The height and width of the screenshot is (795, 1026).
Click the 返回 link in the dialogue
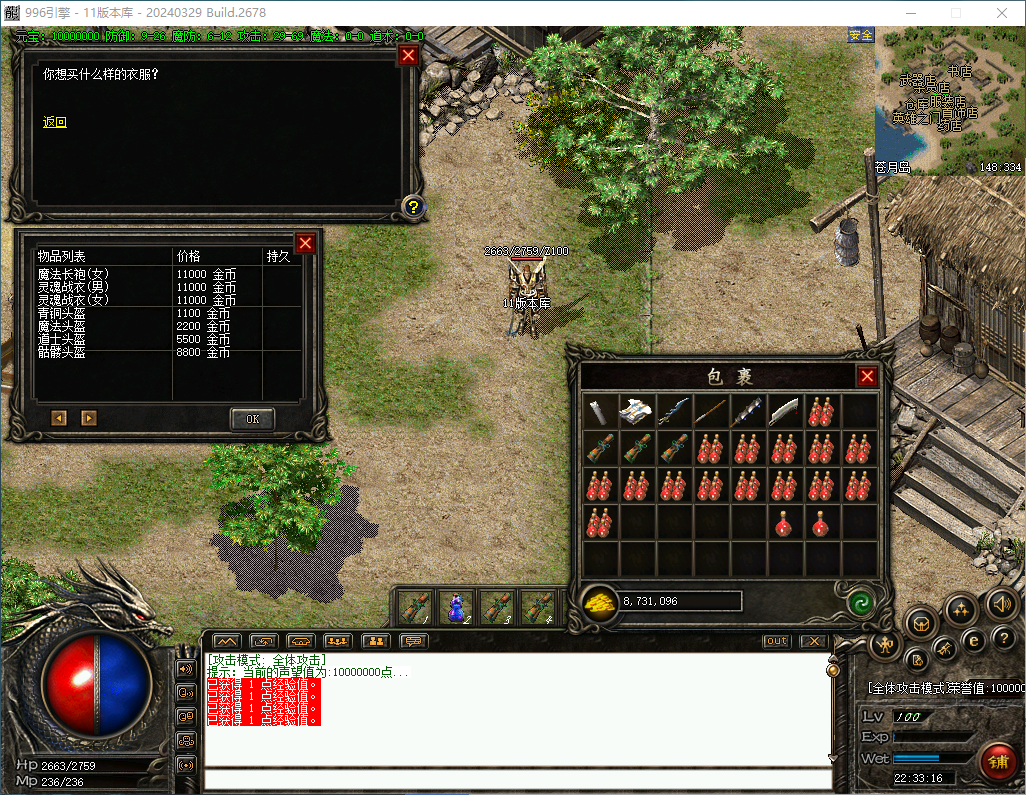coord(55,122)
